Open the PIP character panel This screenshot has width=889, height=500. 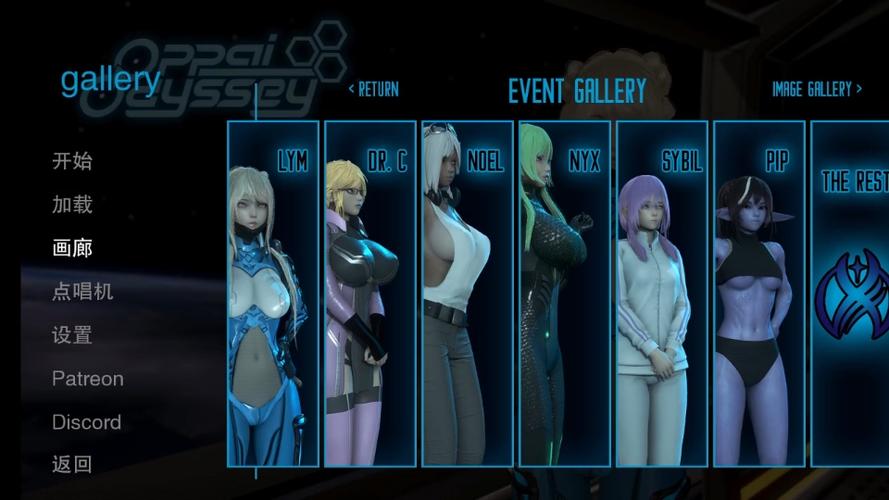(758, 293)
